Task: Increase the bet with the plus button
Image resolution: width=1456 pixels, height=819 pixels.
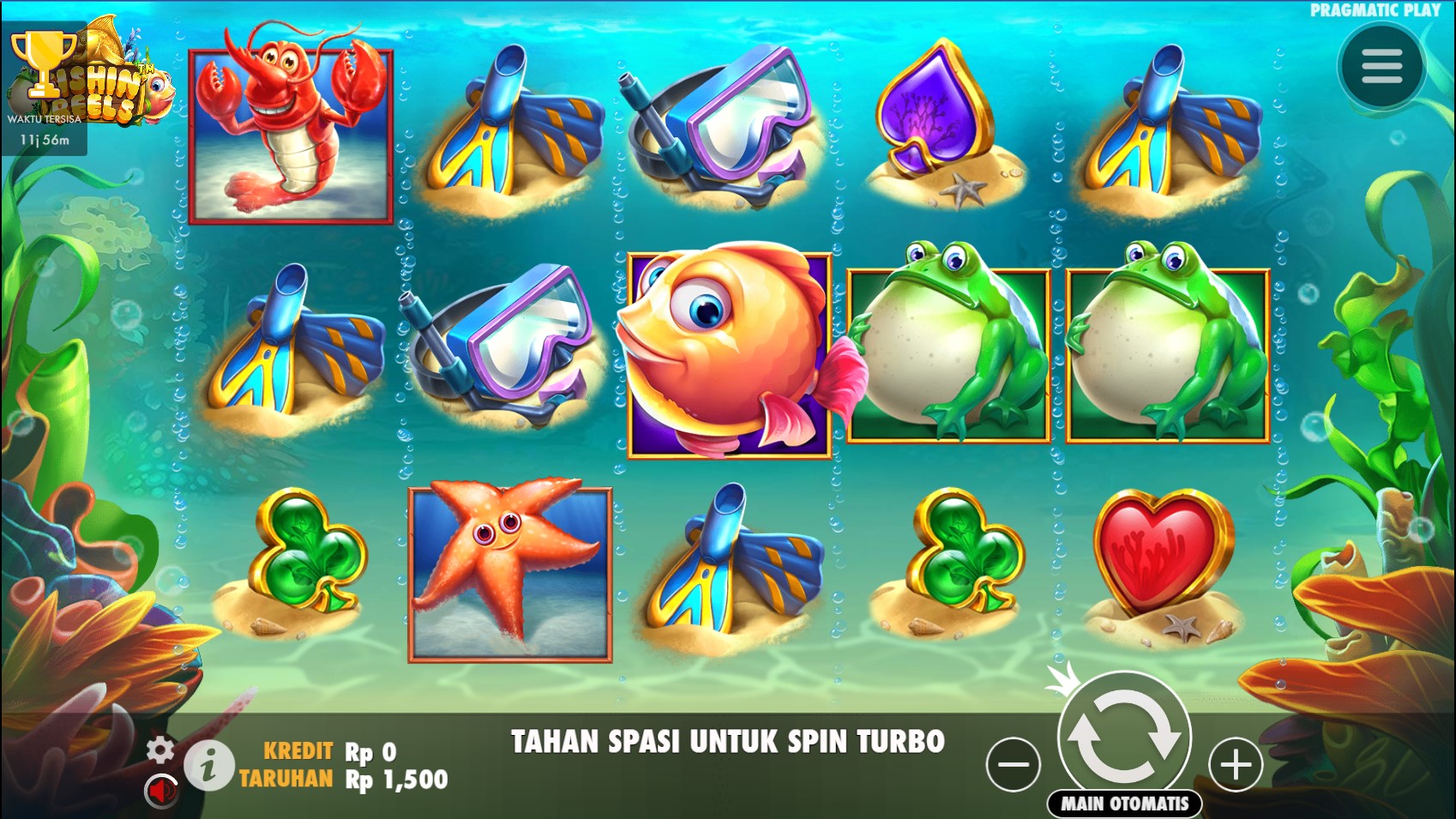Action: tap(1236, 764)
